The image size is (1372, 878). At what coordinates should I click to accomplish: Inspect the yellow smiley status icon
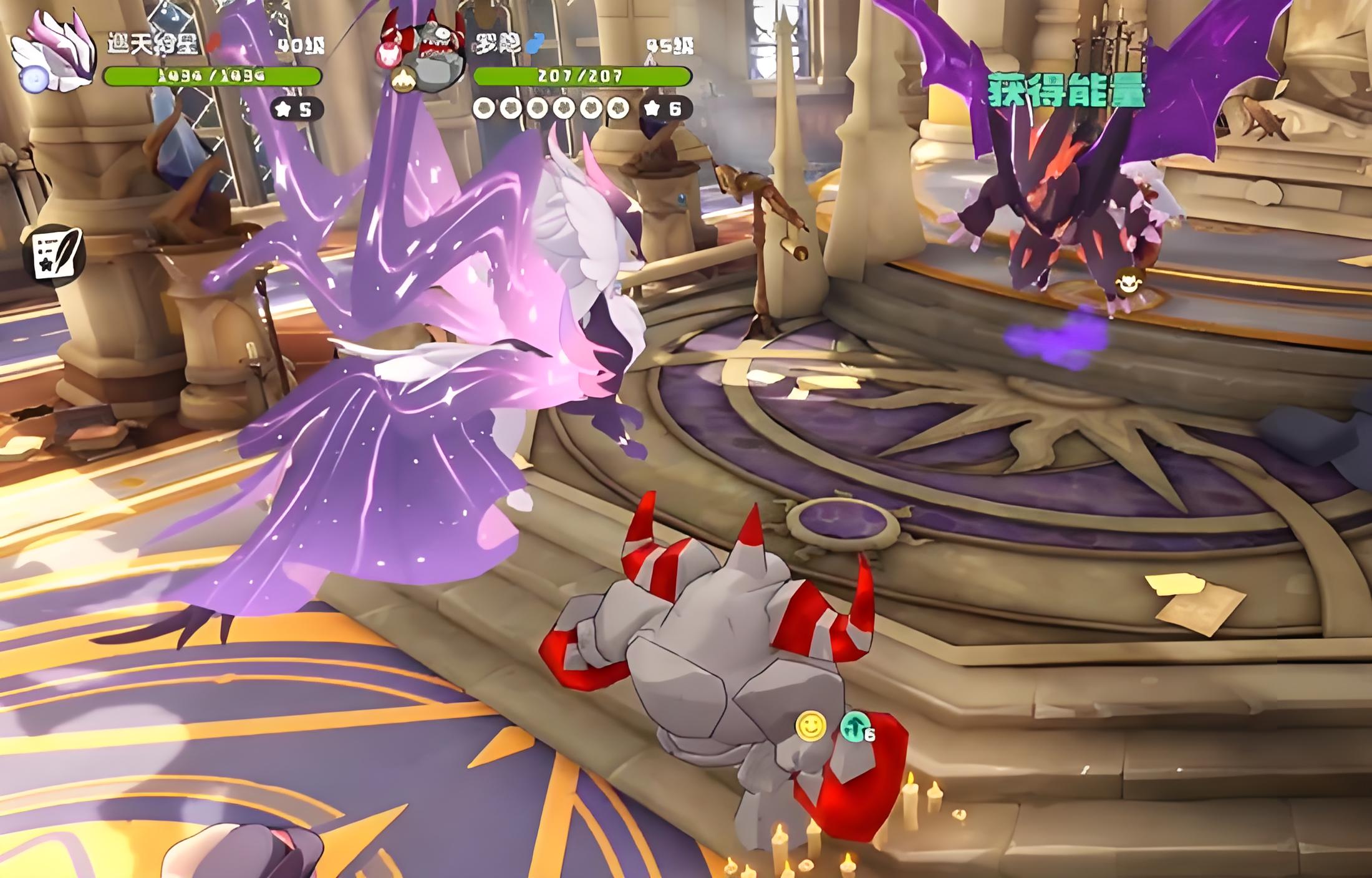click(x=811, y=727)
